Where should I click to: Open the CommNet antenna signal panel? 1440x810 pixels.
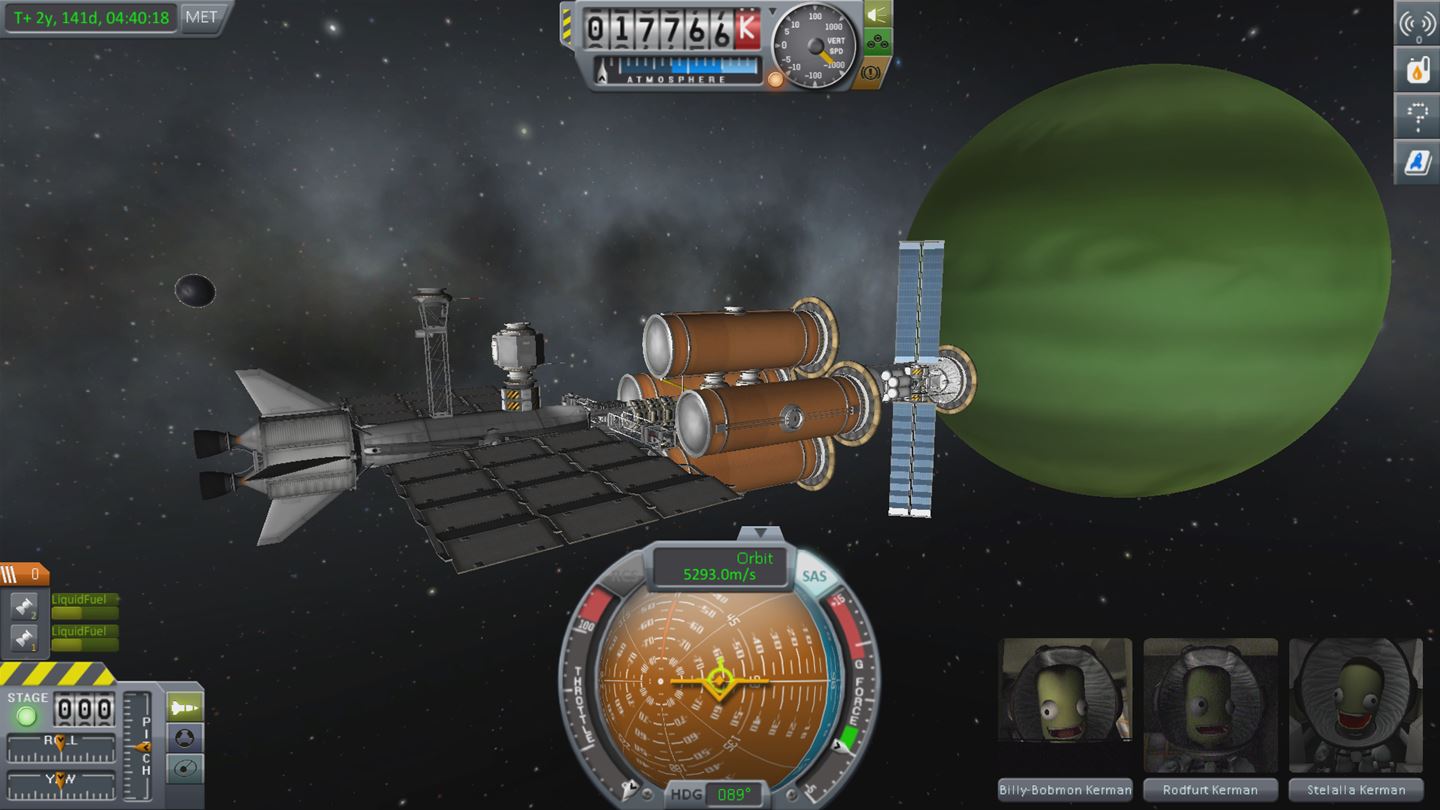coord(1417,24)
